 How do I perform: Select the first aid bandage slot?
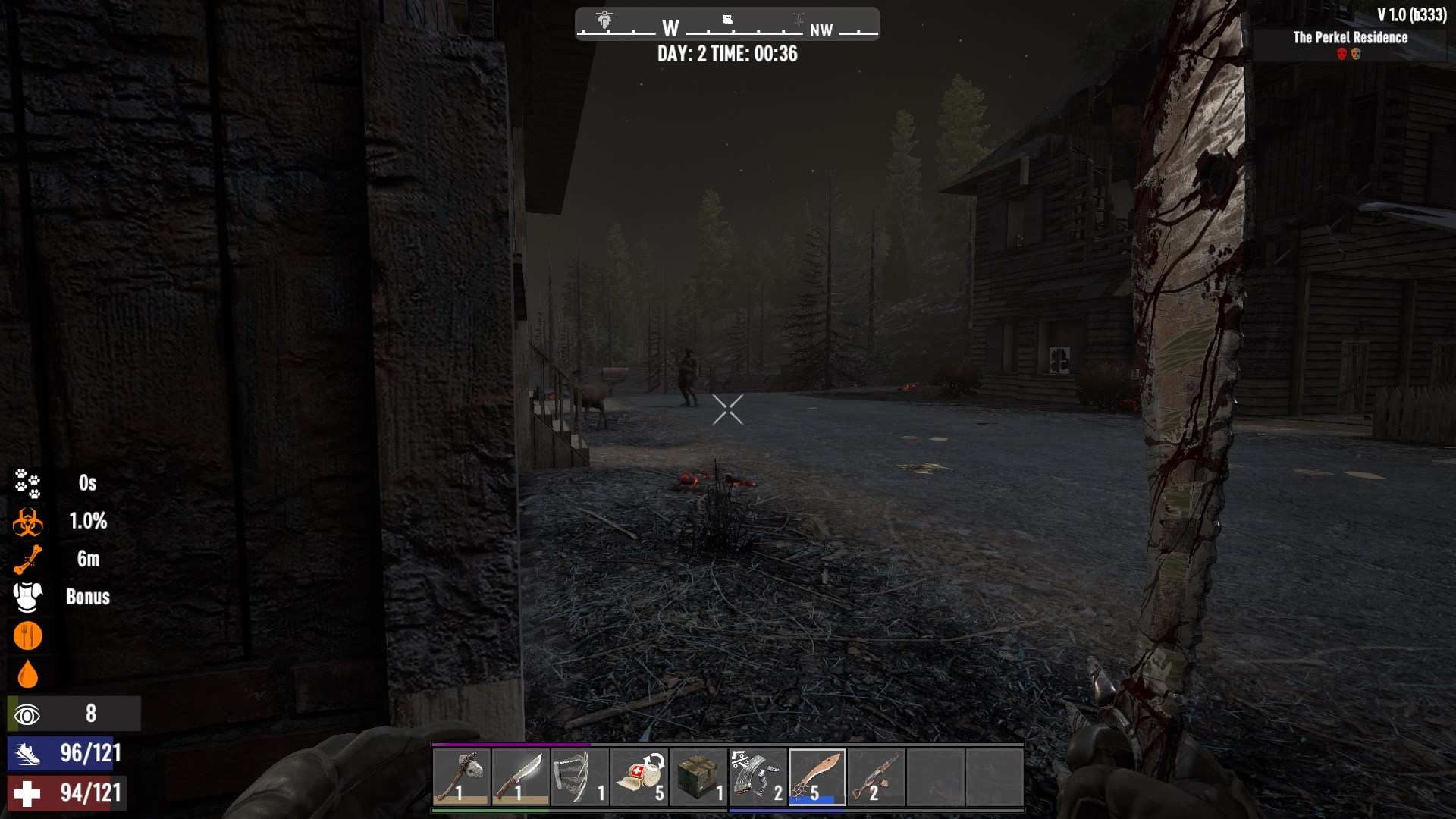pyautogui.click(x=639, y=777)
